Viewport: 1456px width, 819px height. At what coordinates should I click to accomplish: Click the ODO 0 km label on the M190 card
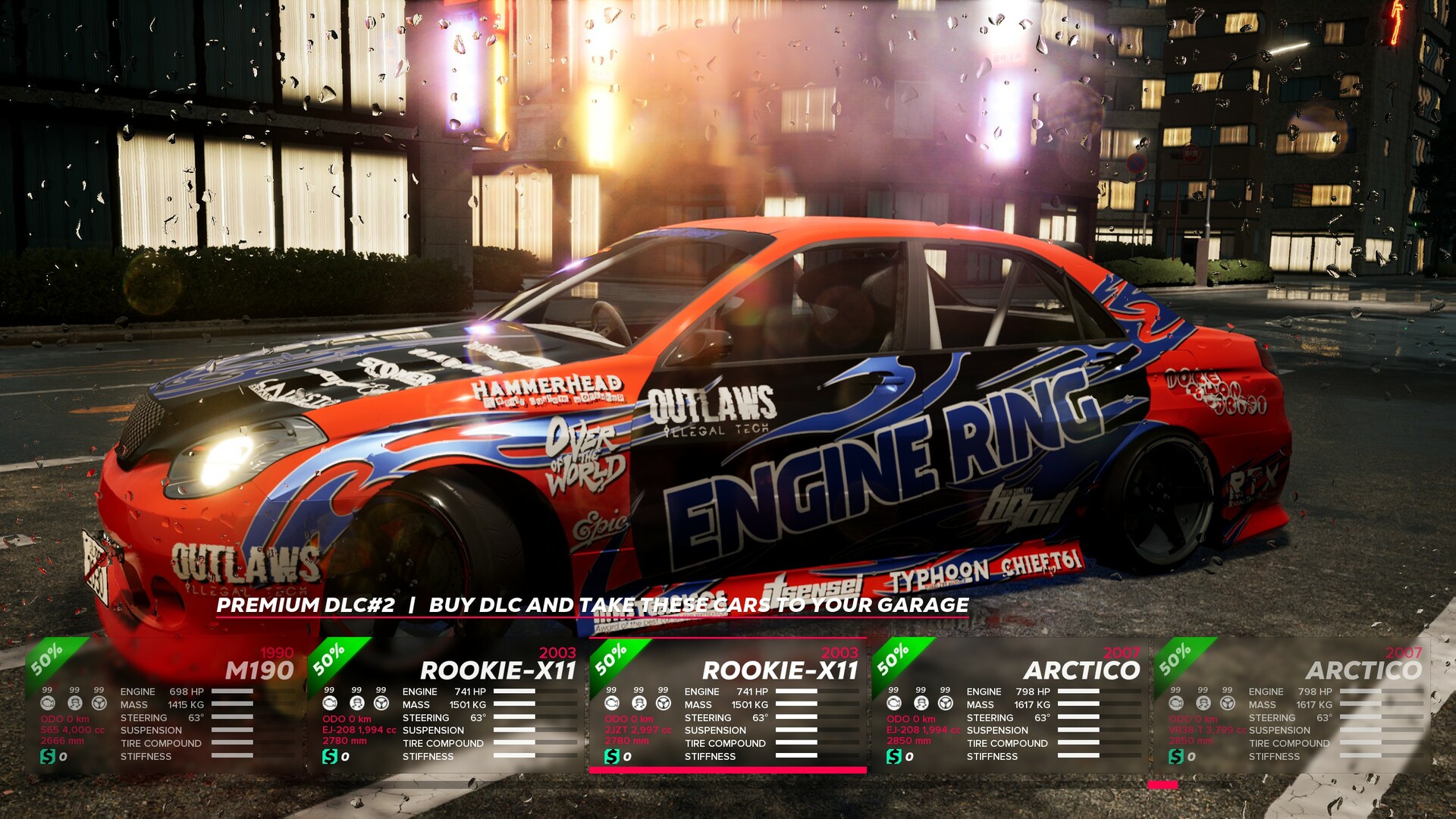coord(64,719)
